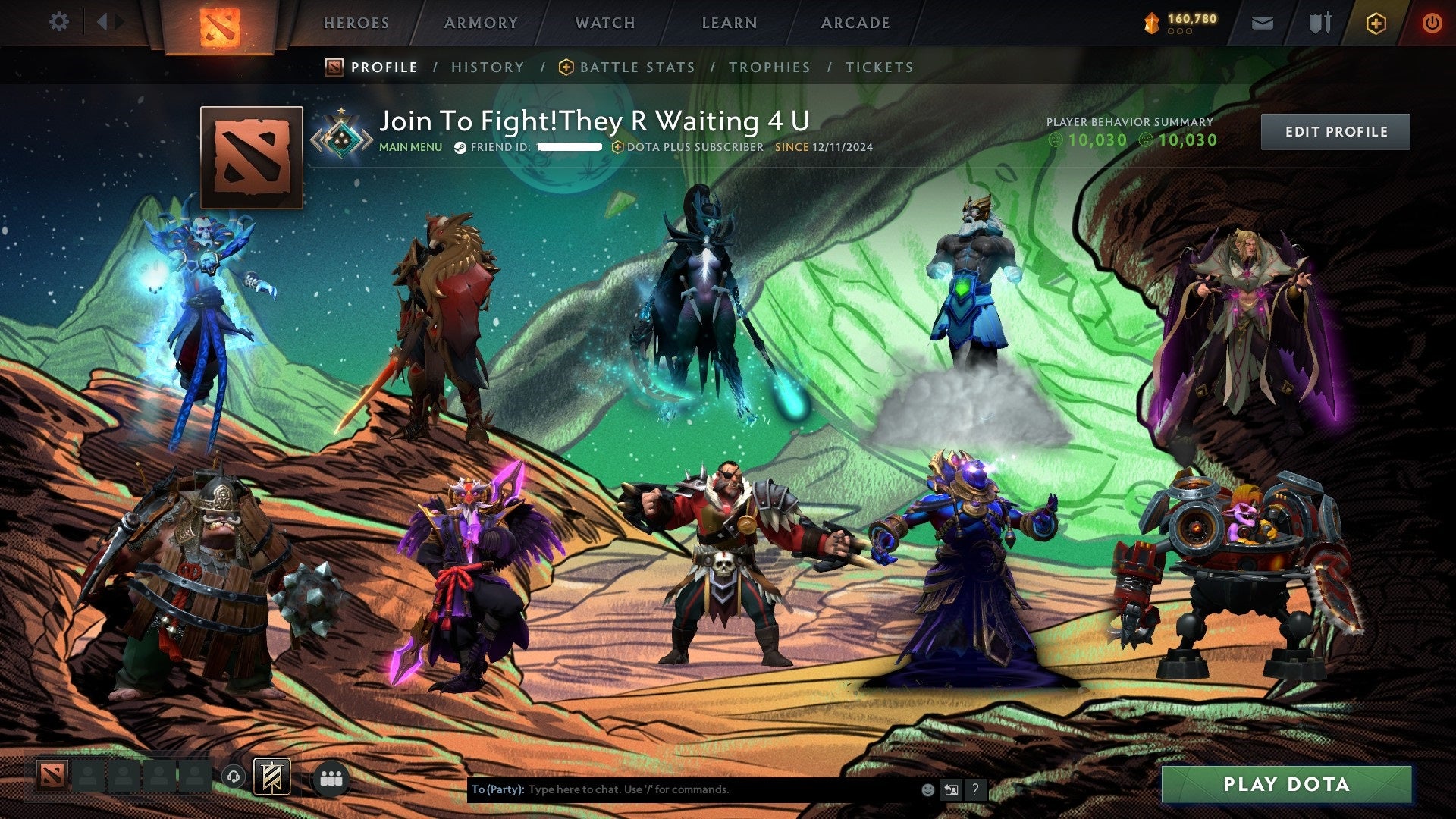
Task: Open the guild banner panel
Action: point(270,777)
